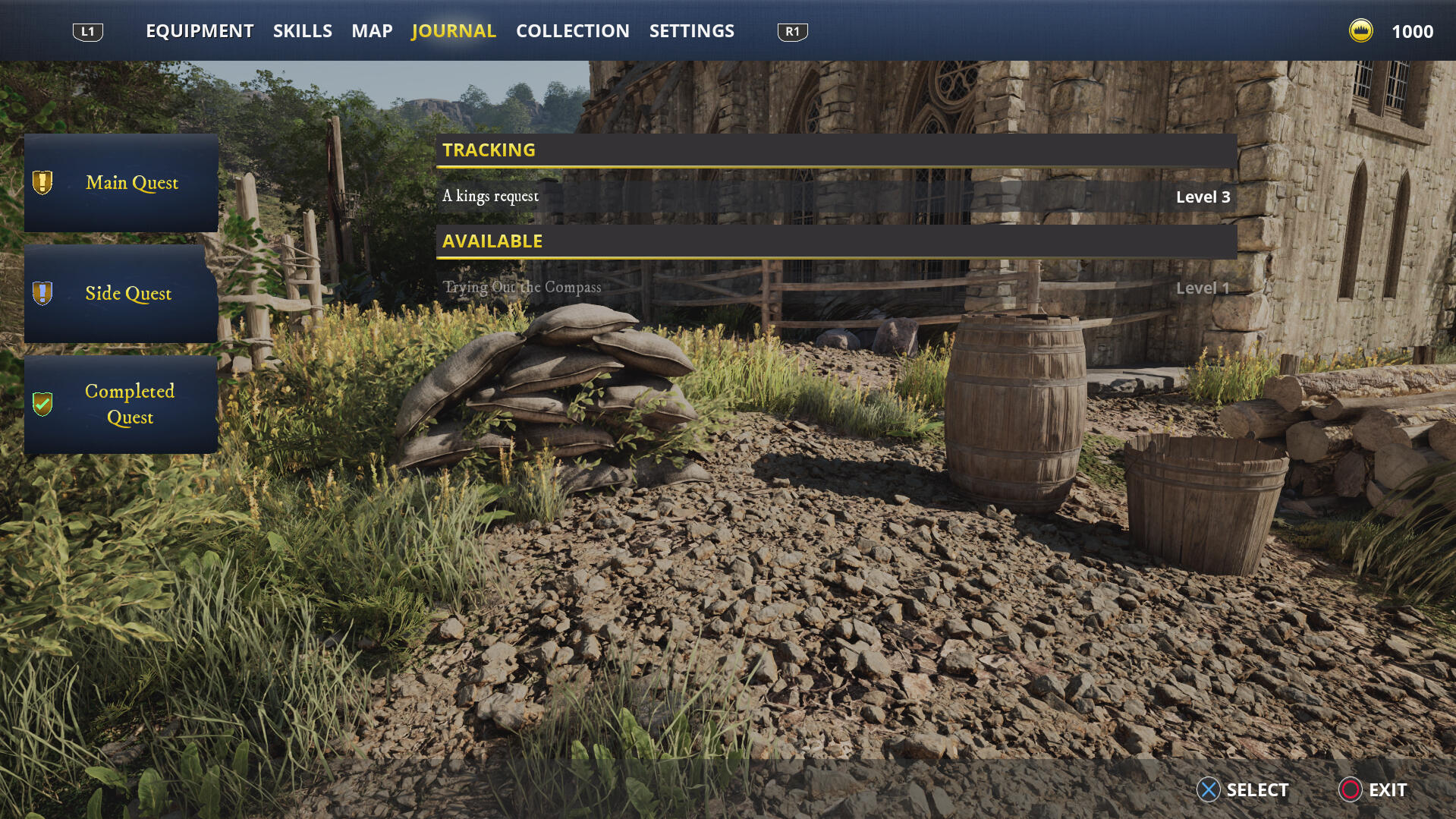This screenshot has height=819, width=1456.
Task: Switch to the Equipment tab
Action: click(200, 31)
